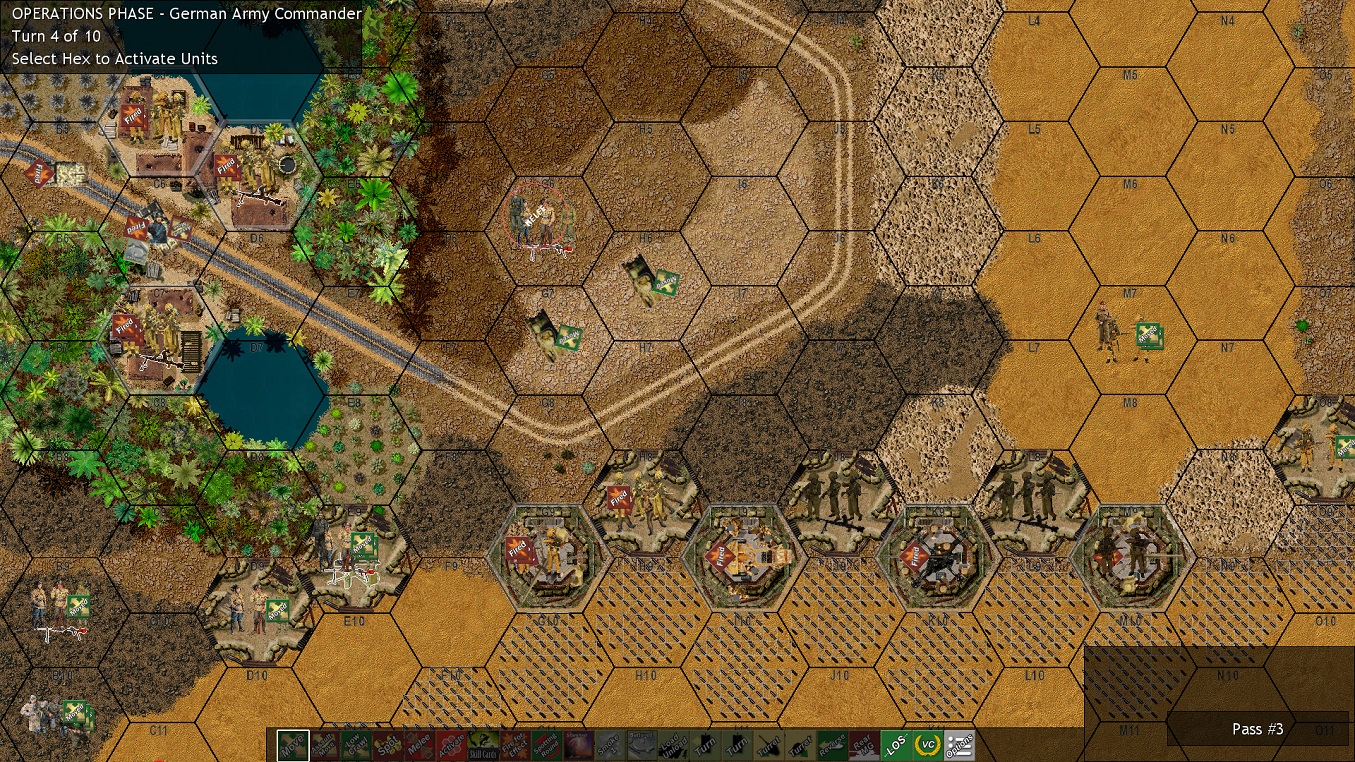Select the Fire for Effect icon

(515, 745)
